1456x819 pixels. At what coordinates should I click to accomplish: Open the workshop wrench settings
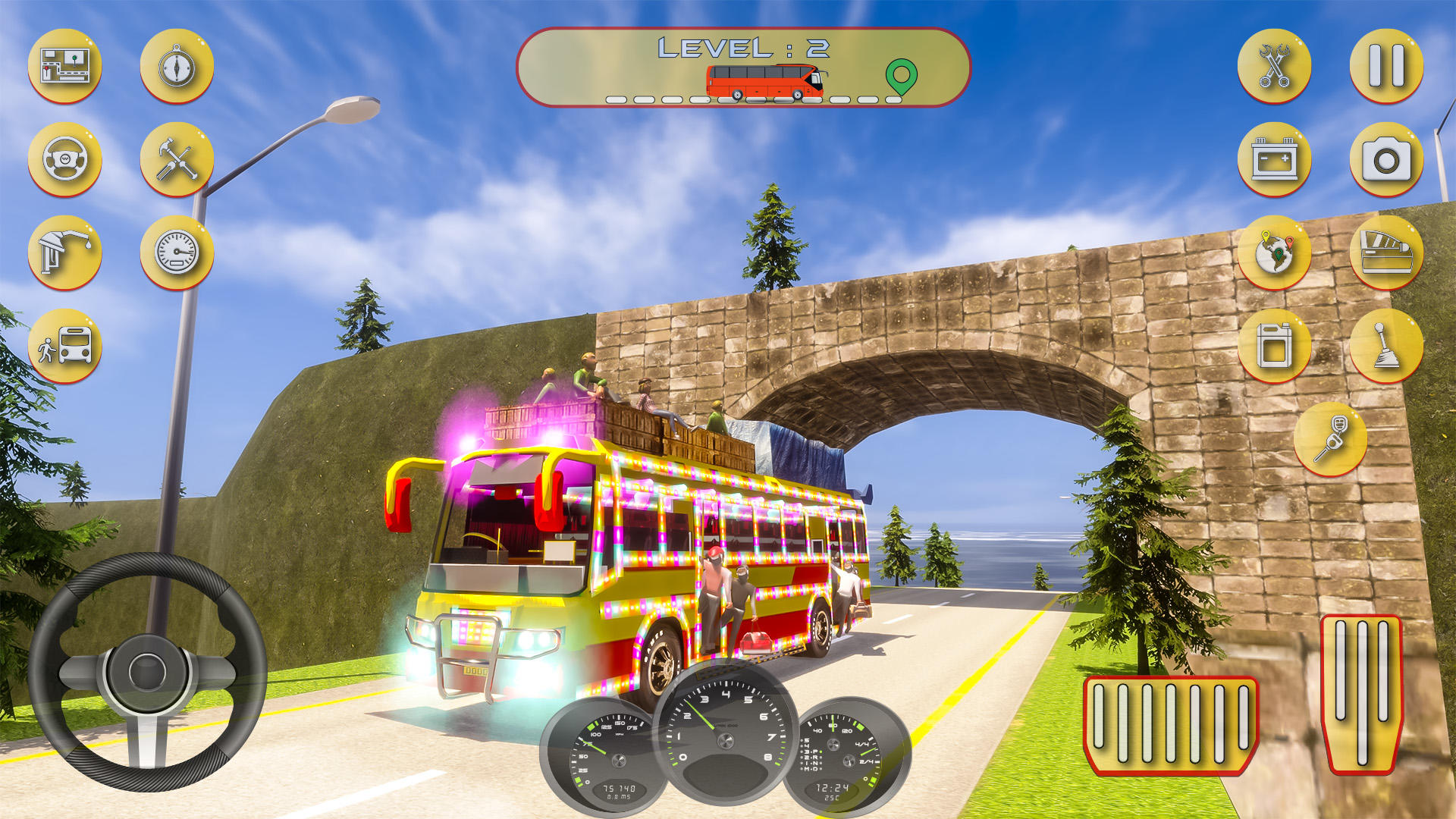click(x=1276, y=66)
